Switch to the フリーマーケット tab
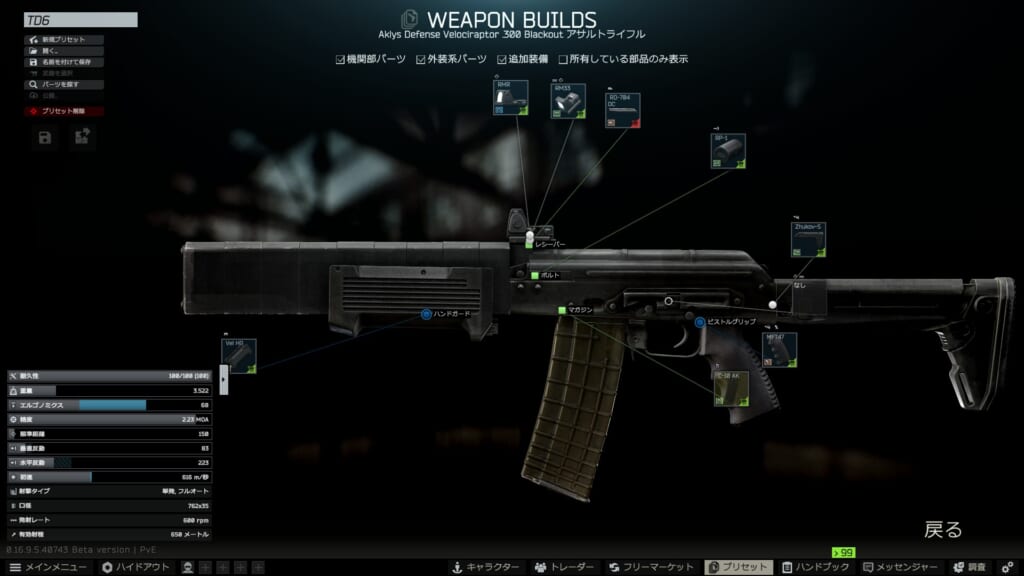 point(652,567)
